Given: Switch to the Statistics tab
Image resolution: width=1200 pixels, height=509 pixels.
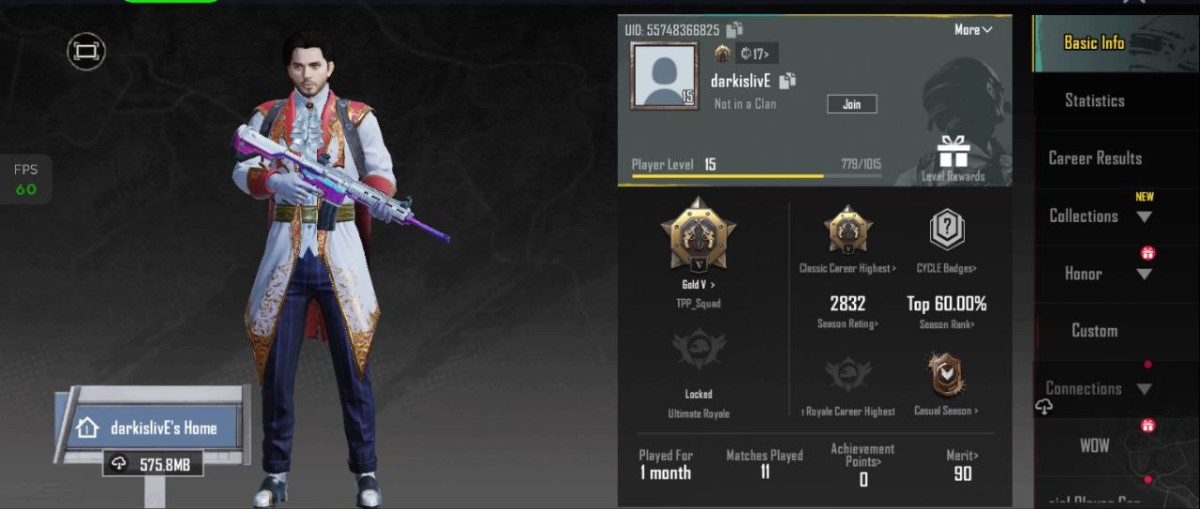Looking at the screenshot, I should pyautogui.click(x=1094, y=100).
